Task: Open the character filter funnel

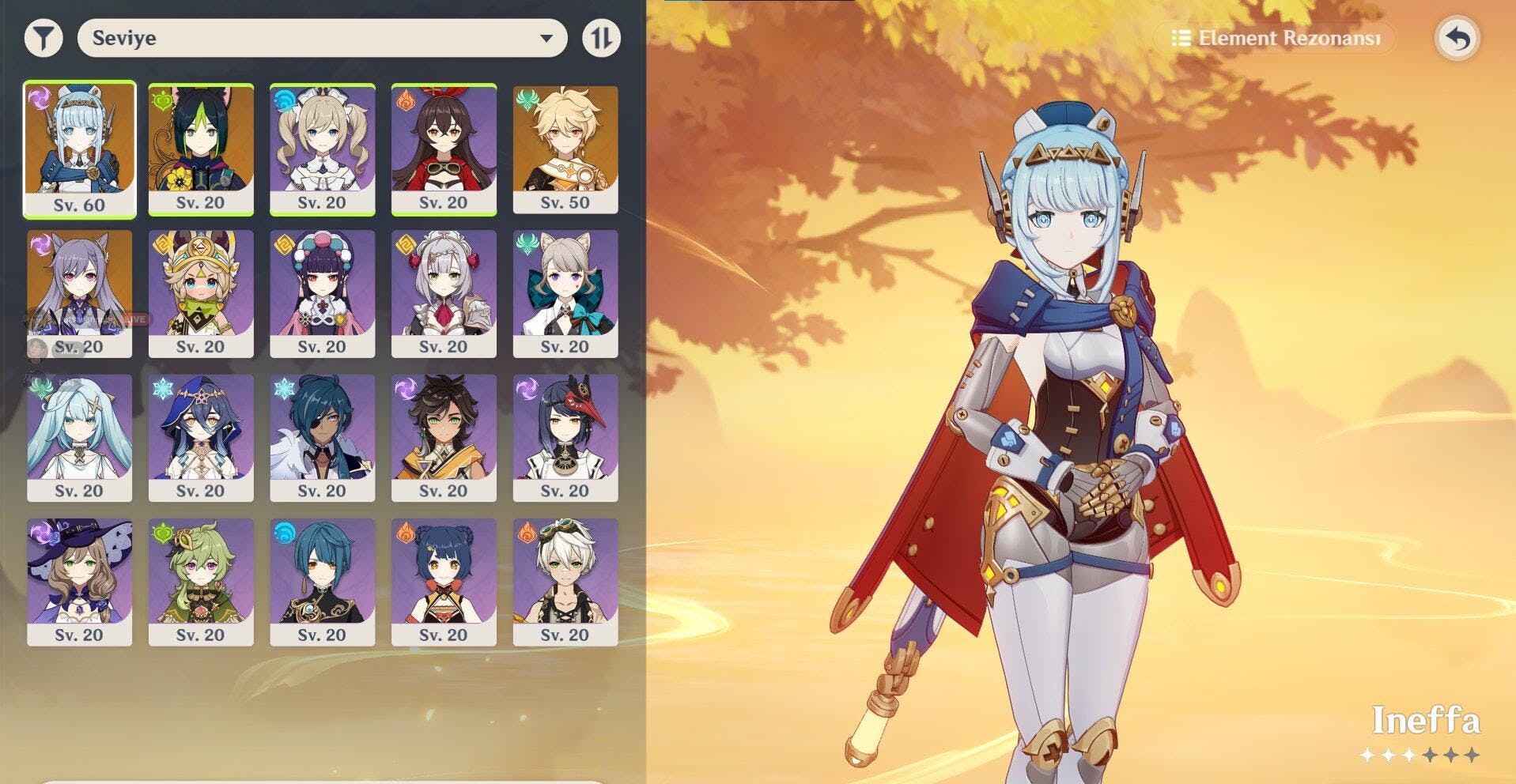Action: click(x=43, y=38)
